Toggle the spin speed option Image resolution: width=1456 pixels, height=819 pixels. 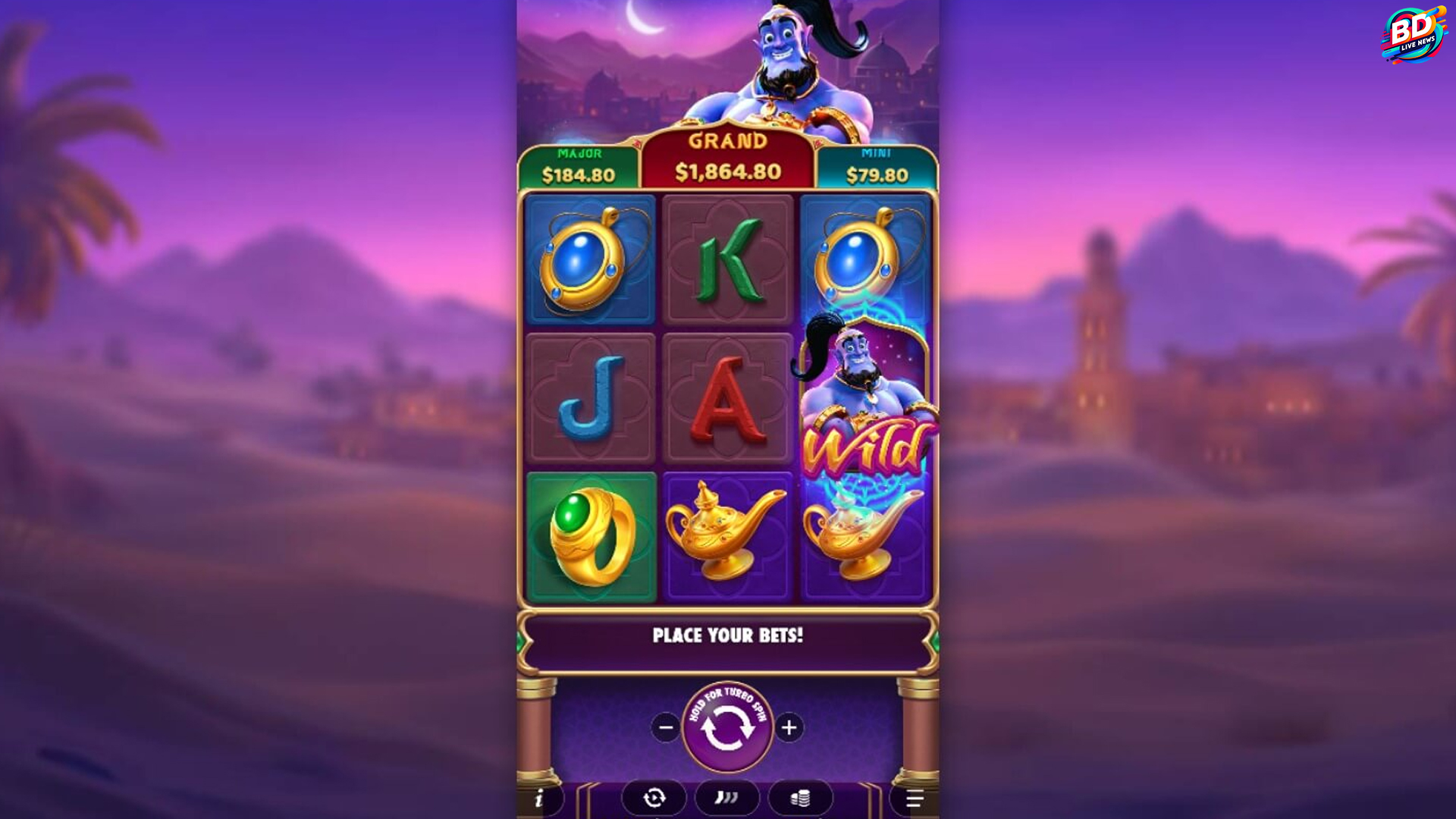point(726,798)
